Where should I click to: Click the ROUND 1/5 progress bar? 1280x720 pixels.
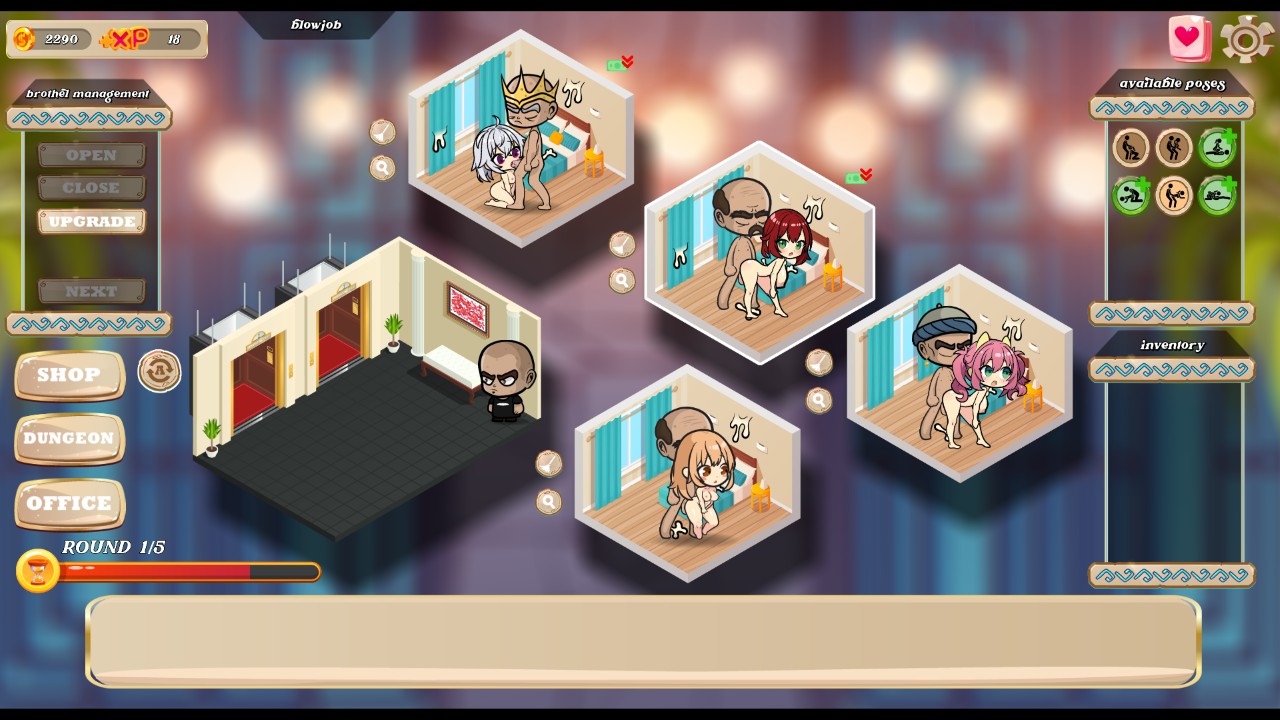tap(192, 572)
